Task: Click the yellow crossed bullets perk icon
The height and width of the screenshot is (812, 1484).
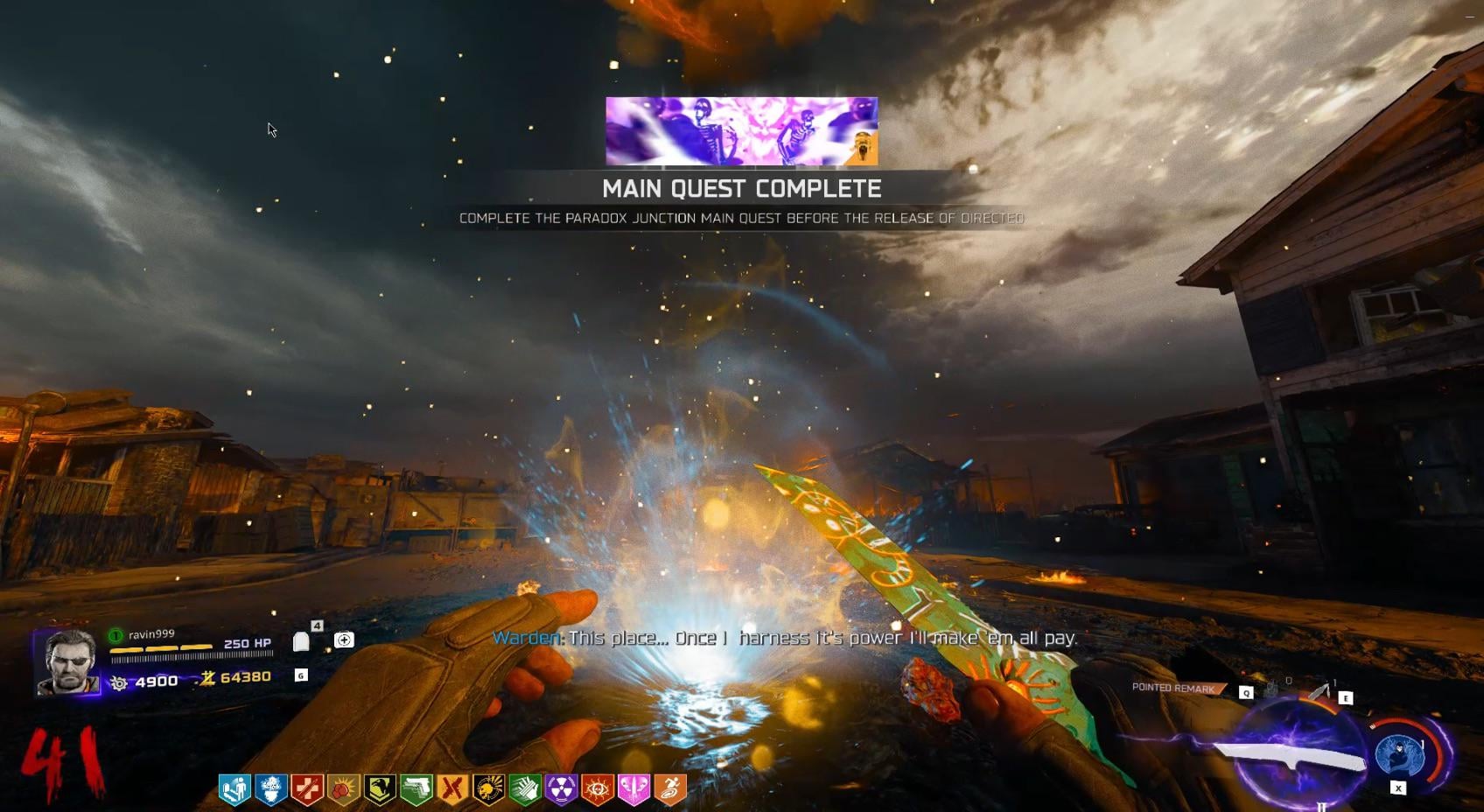Action: [x=452, y=789]
